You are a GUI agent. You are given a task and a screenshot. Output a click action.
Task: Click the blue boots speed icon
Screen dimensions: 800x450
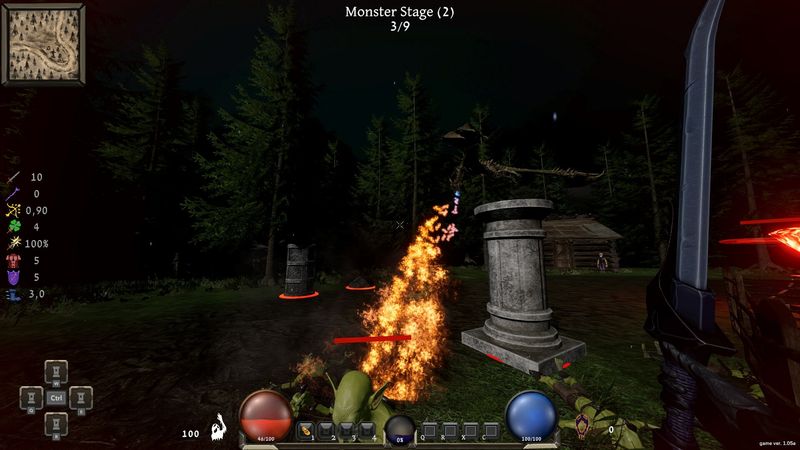tap(12, 294)
